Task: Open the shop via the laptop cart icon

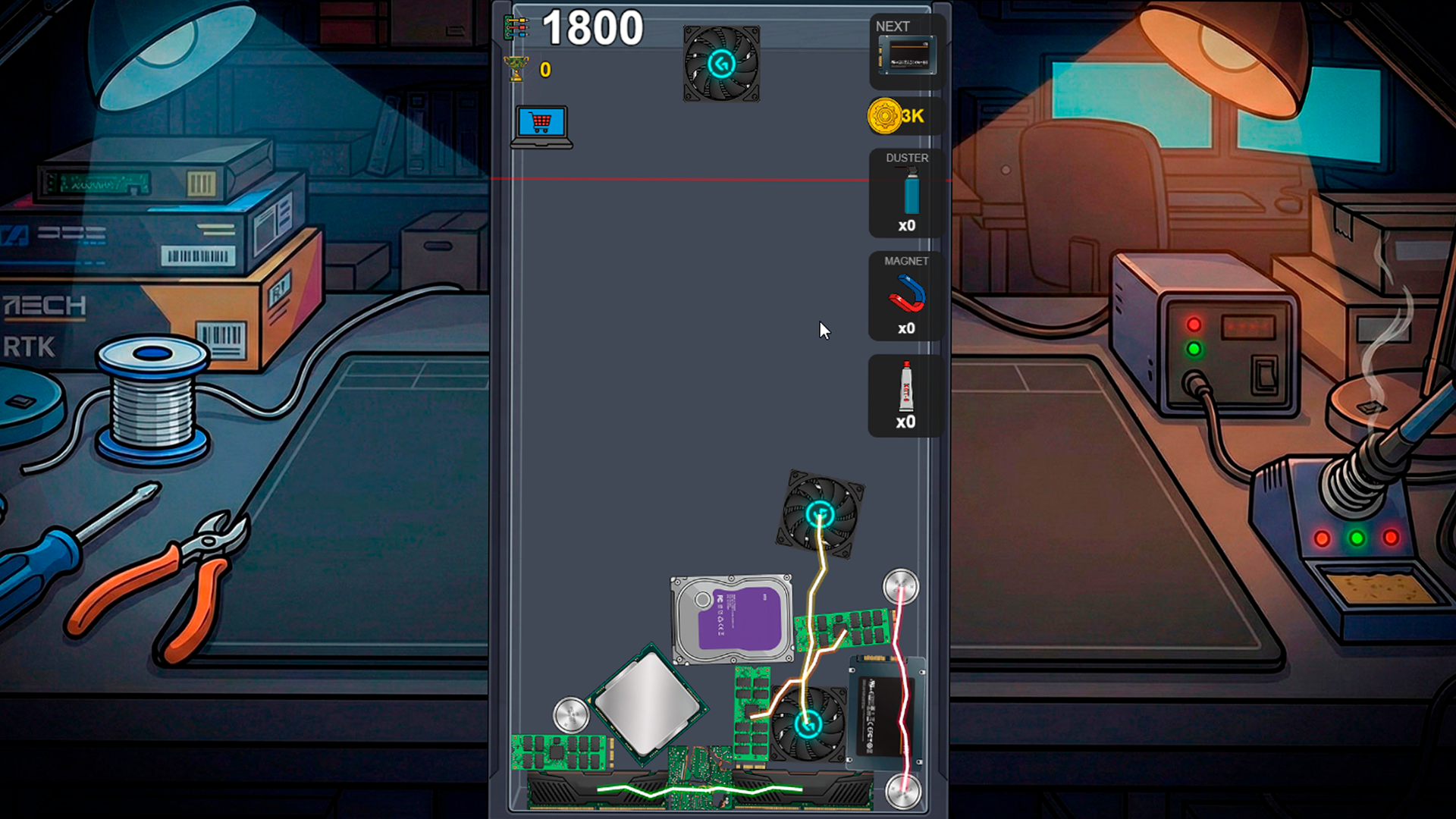Action: pyautogui.click(x=541, y=124)
